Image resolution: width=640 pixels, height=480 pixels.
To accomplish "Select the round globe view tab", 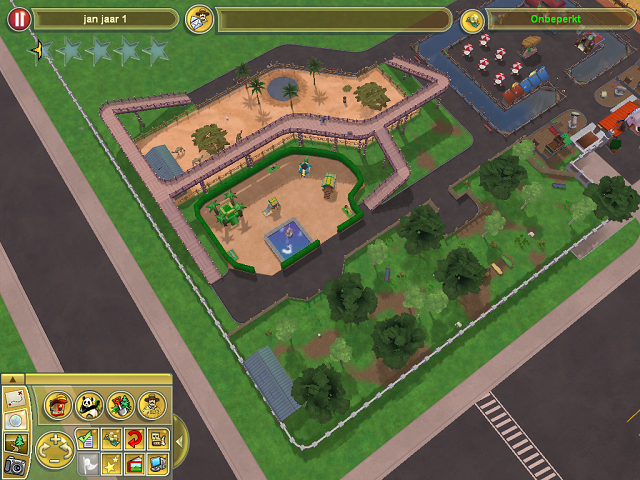I will [13, 420].
